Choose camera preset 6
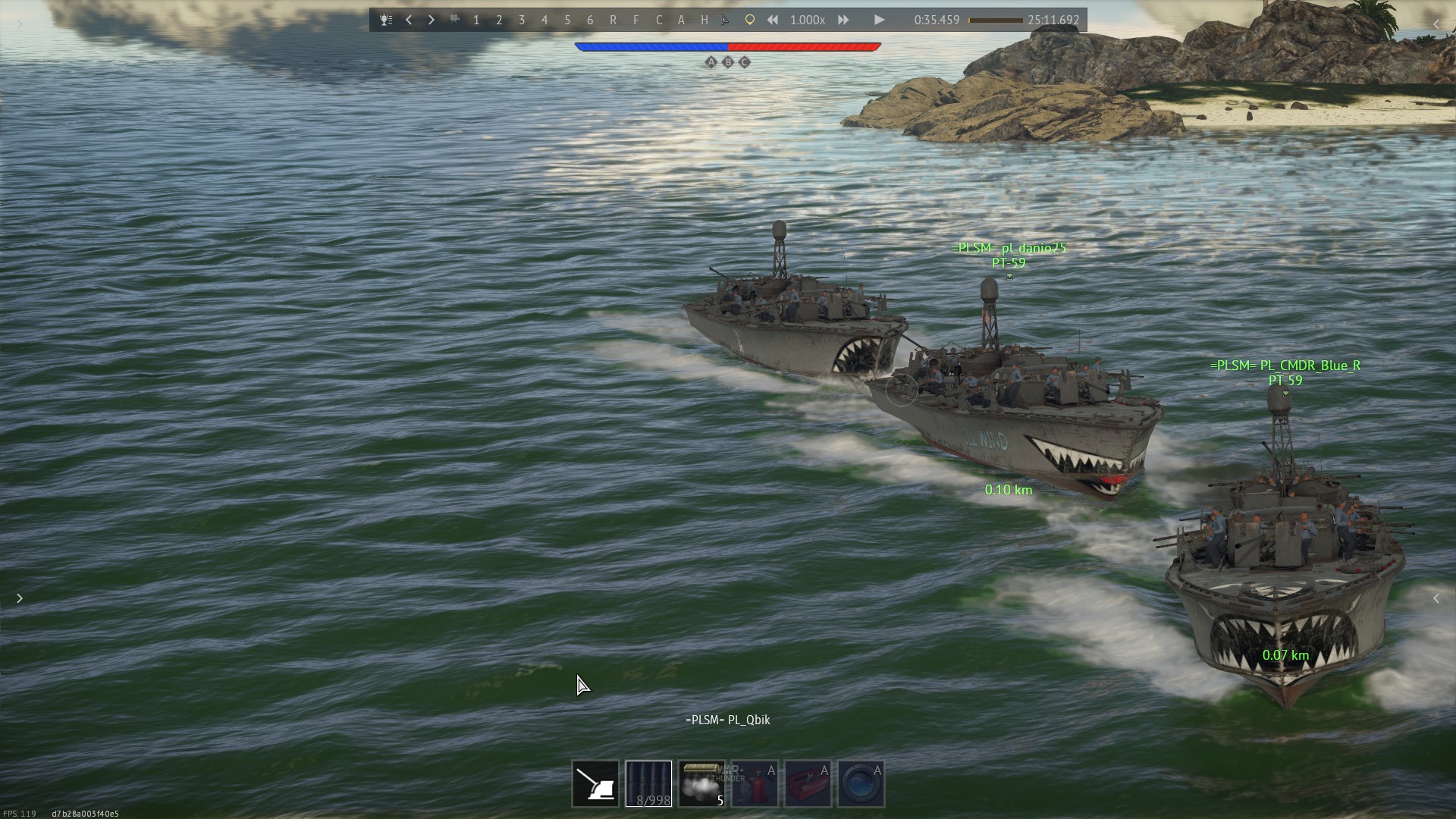 coord(590,20)
